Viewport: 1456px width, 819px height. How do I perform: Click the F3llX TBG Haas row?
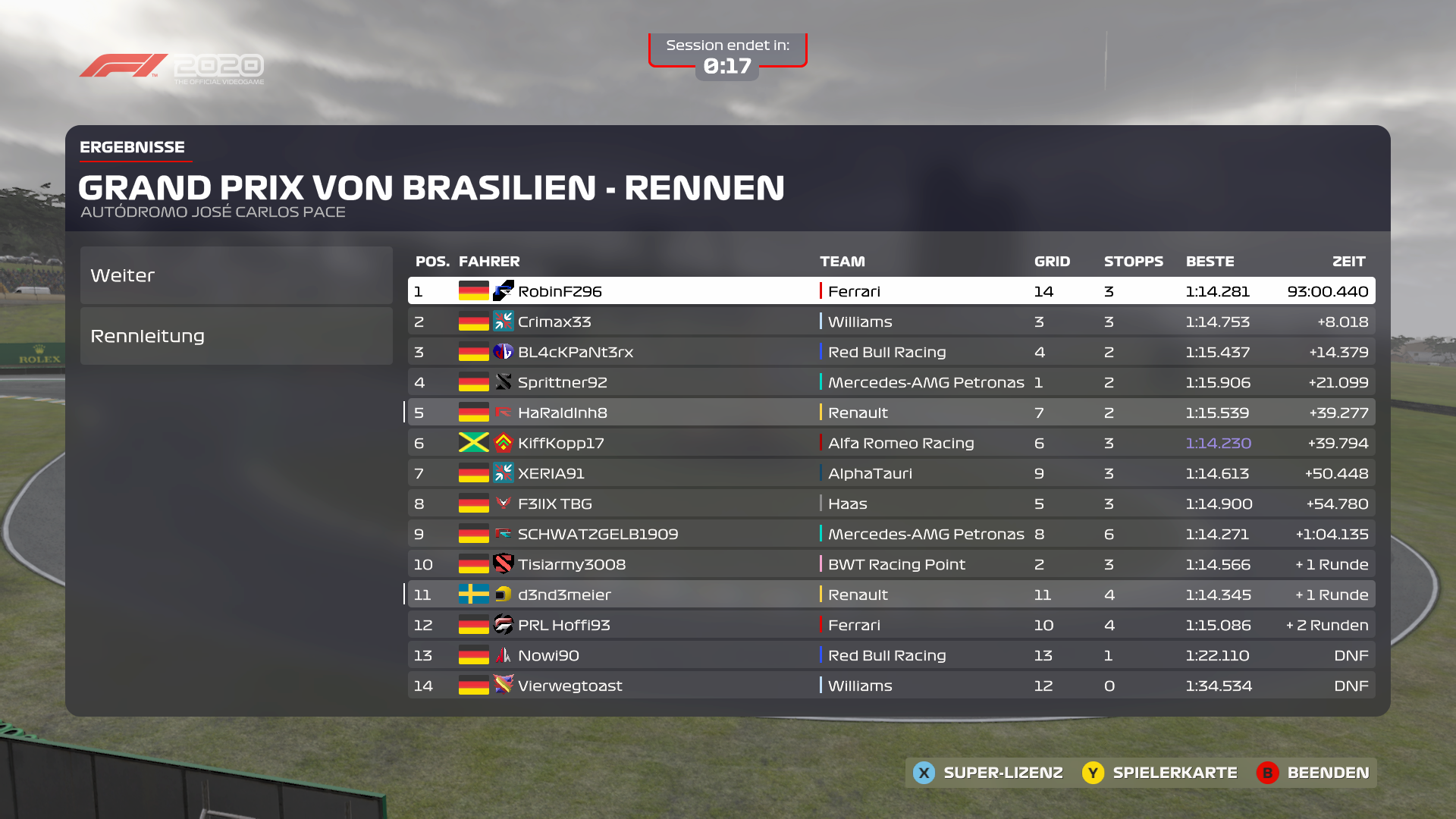[891, 504]
